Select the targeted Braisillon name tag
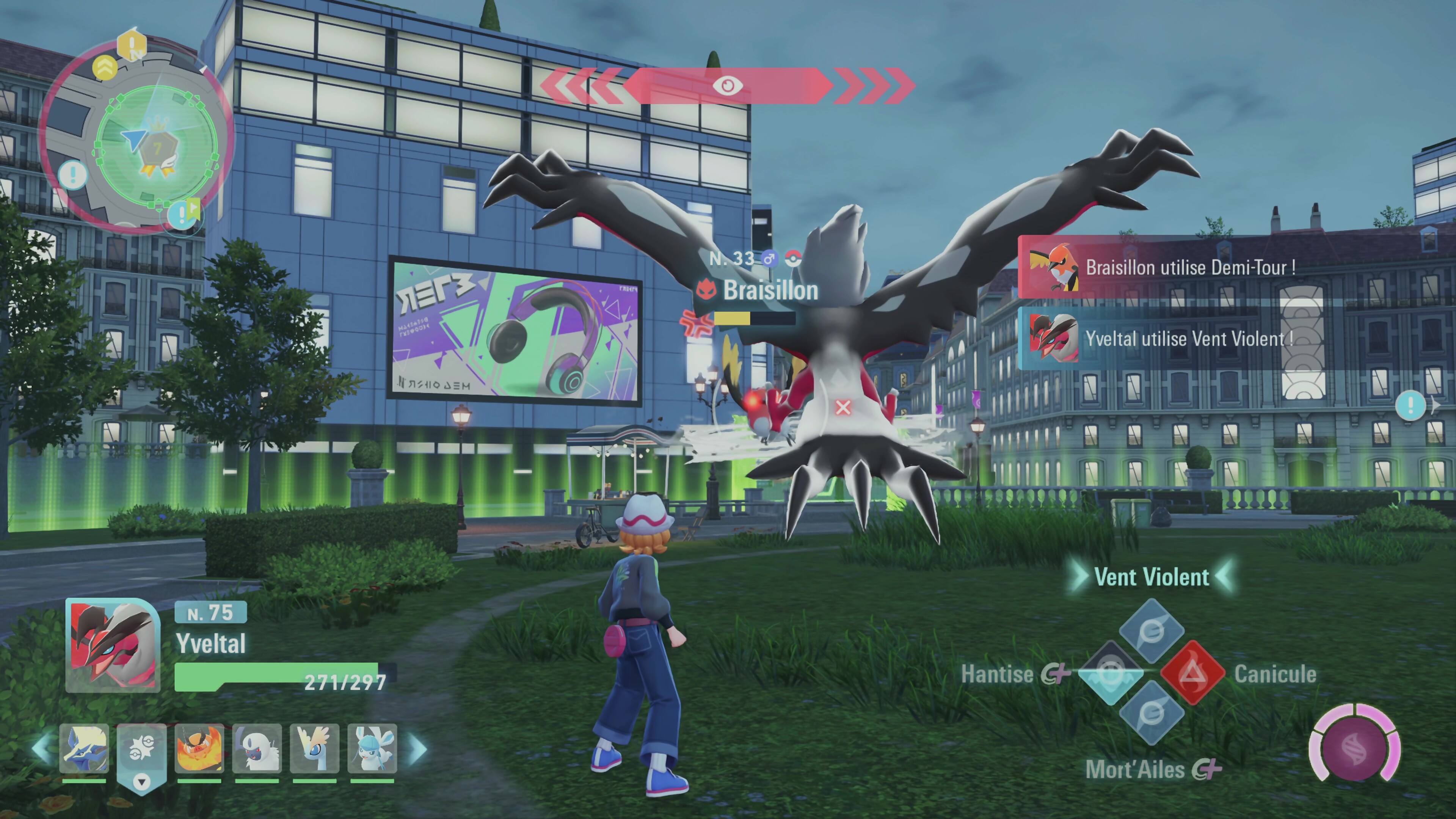This screenshot has width=1456, height=819. click(x=770, y=290)
